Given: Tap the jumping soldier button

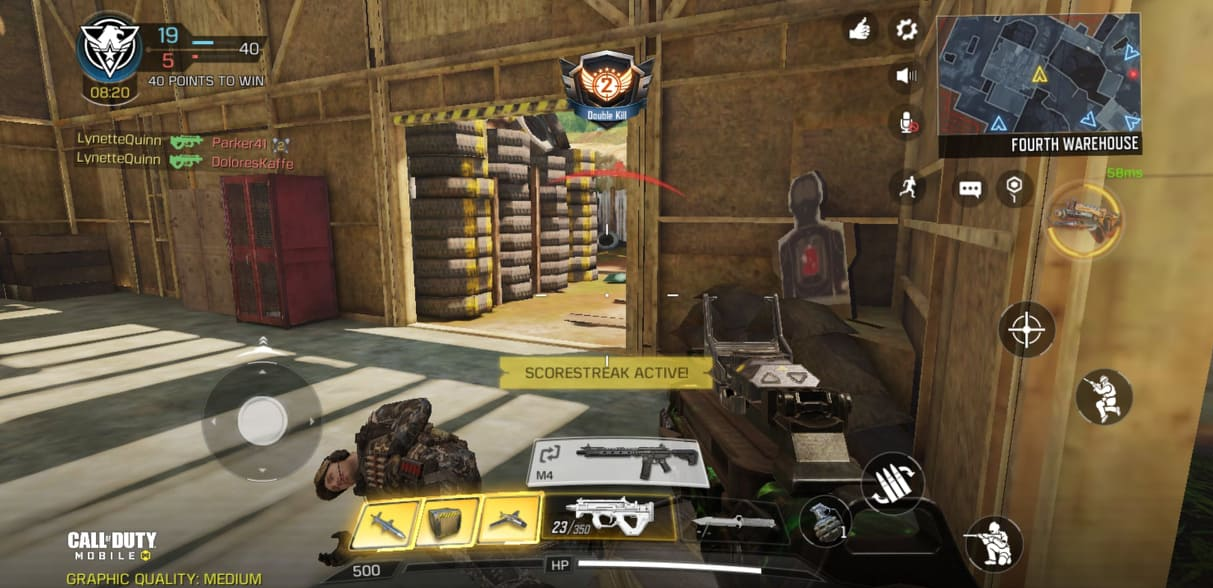Looking at the screenshot, I should click(1104, 396).
